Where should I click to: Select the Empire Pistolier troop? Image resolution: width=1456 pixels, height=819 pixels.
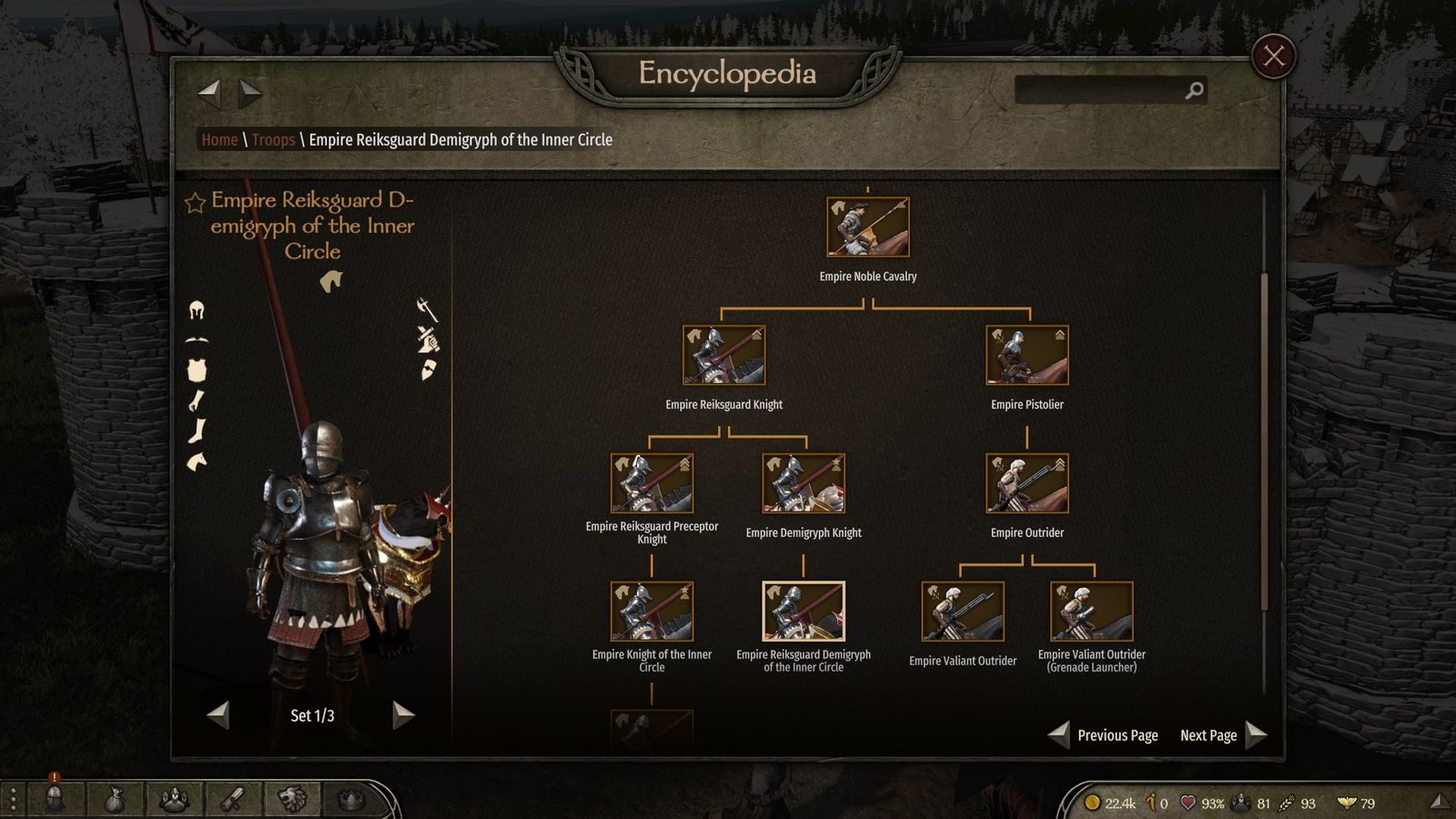point(1026,355)
